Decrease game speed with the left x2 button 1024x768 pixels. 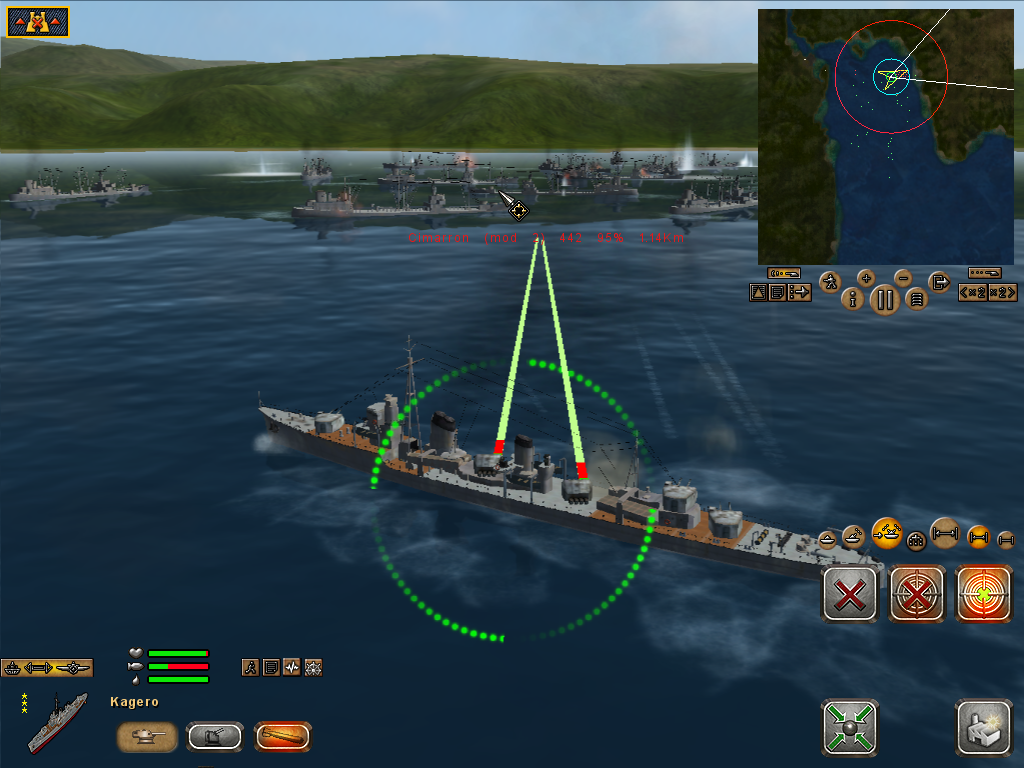point(973,292)
